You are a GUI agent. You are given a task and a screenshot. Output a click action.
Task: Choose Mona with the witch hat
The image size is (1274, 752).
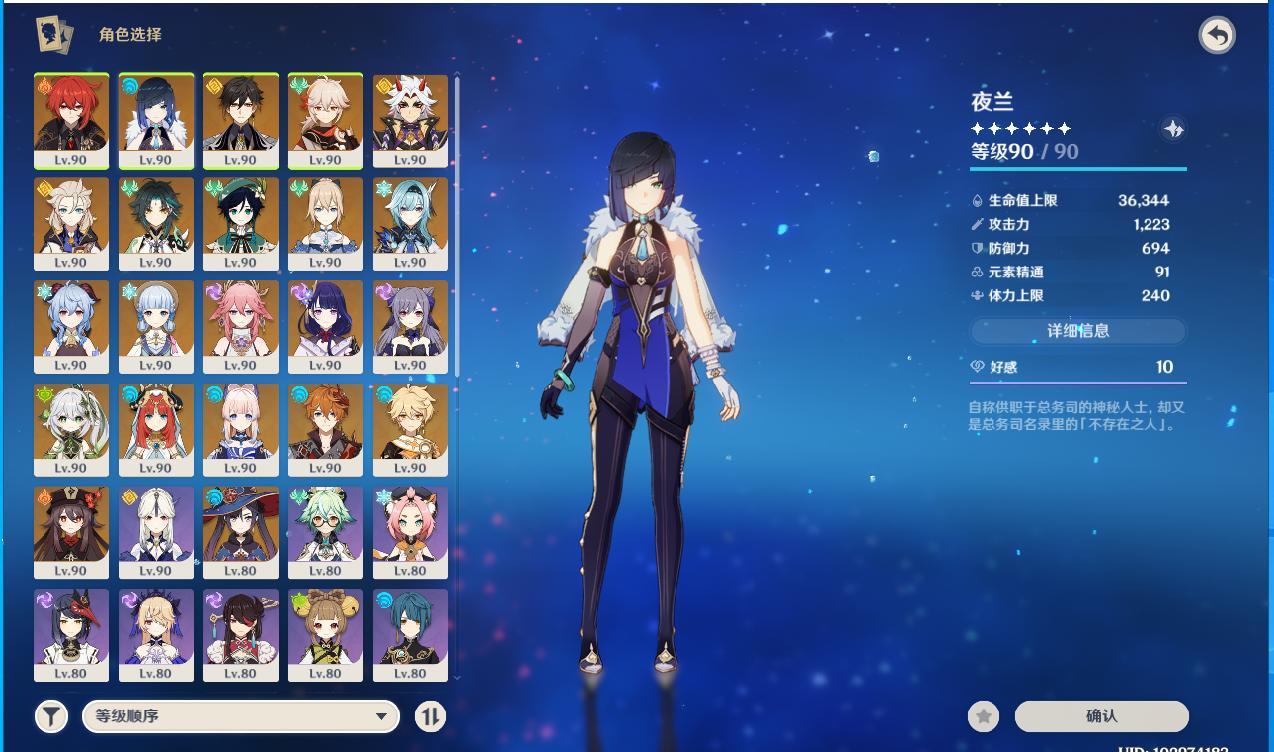pyautogui.click(x=240, y=532)
